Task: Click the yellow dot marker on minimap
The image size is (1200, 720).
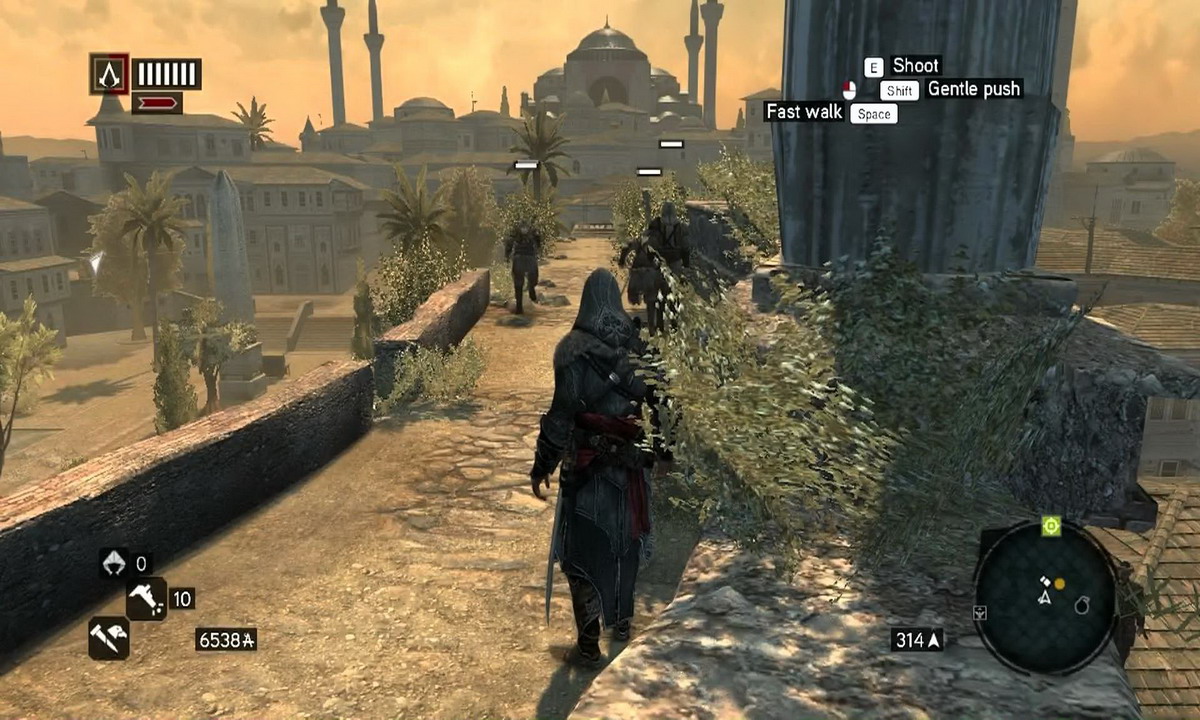Action: click(x=1059, y=583)
